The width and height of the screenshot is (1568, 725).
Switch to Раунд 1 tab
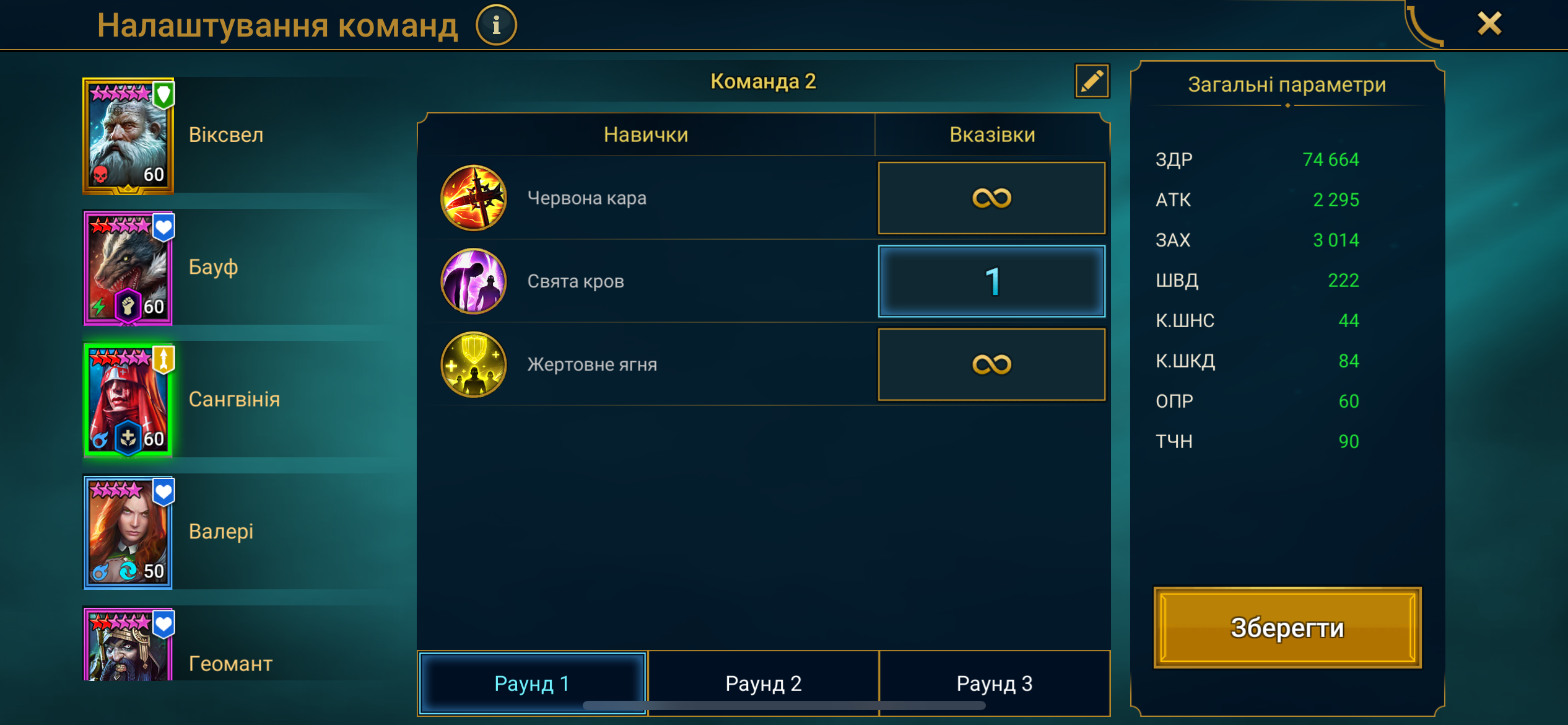coord(532,683)
